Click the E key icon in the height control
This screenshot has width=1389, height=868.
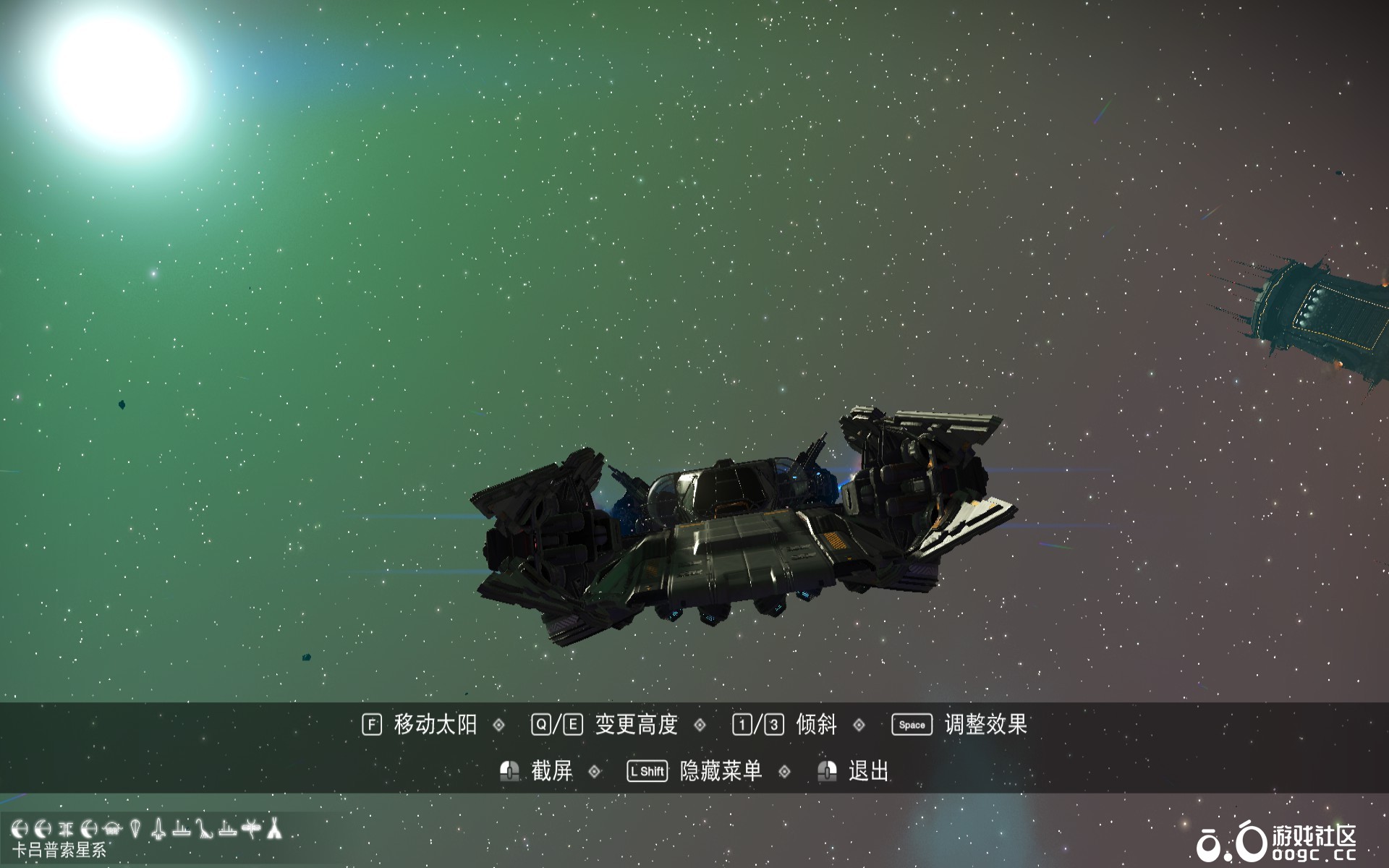coord(574,724)
